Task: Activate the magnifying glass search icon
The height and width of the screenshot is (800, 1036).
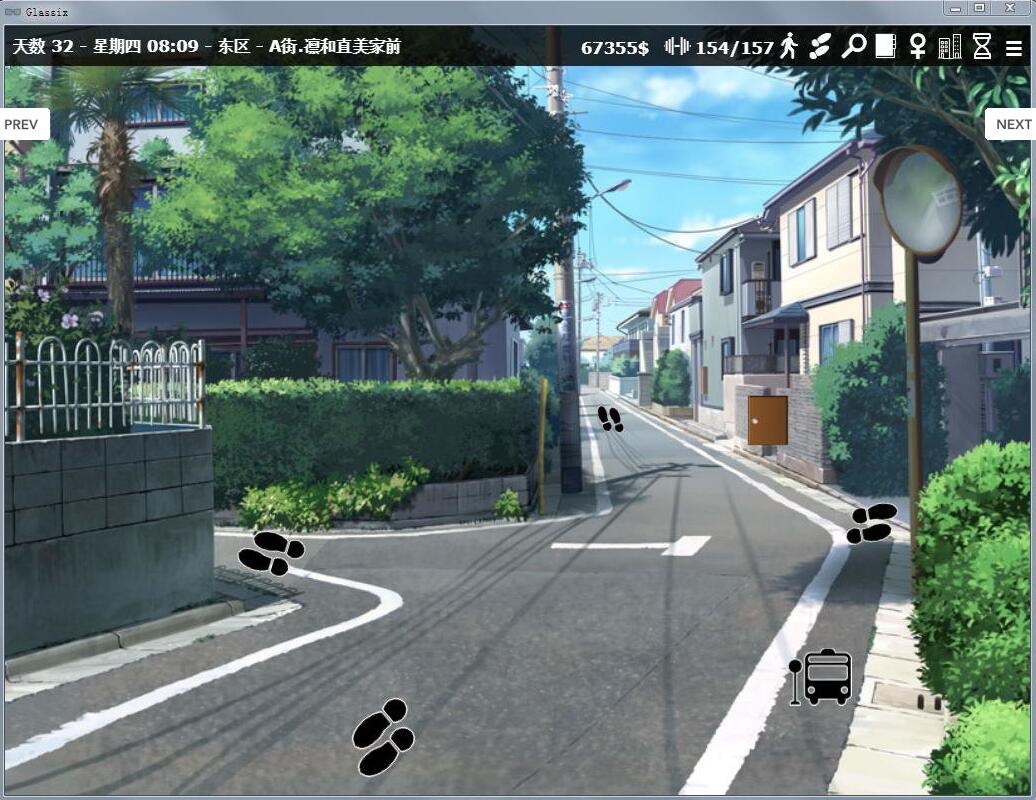Action: 853,46
